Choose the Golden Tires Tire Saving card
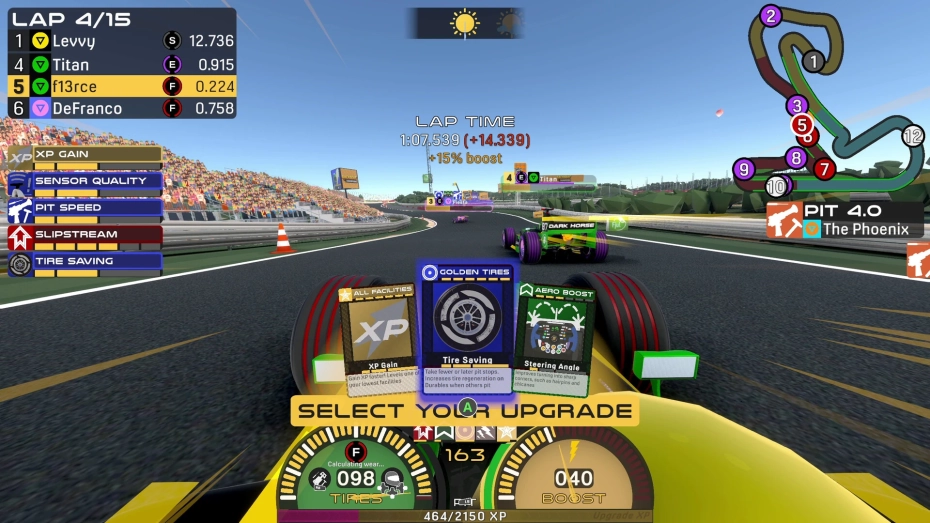Screen dimensions: 930x523 click(466, 327)
